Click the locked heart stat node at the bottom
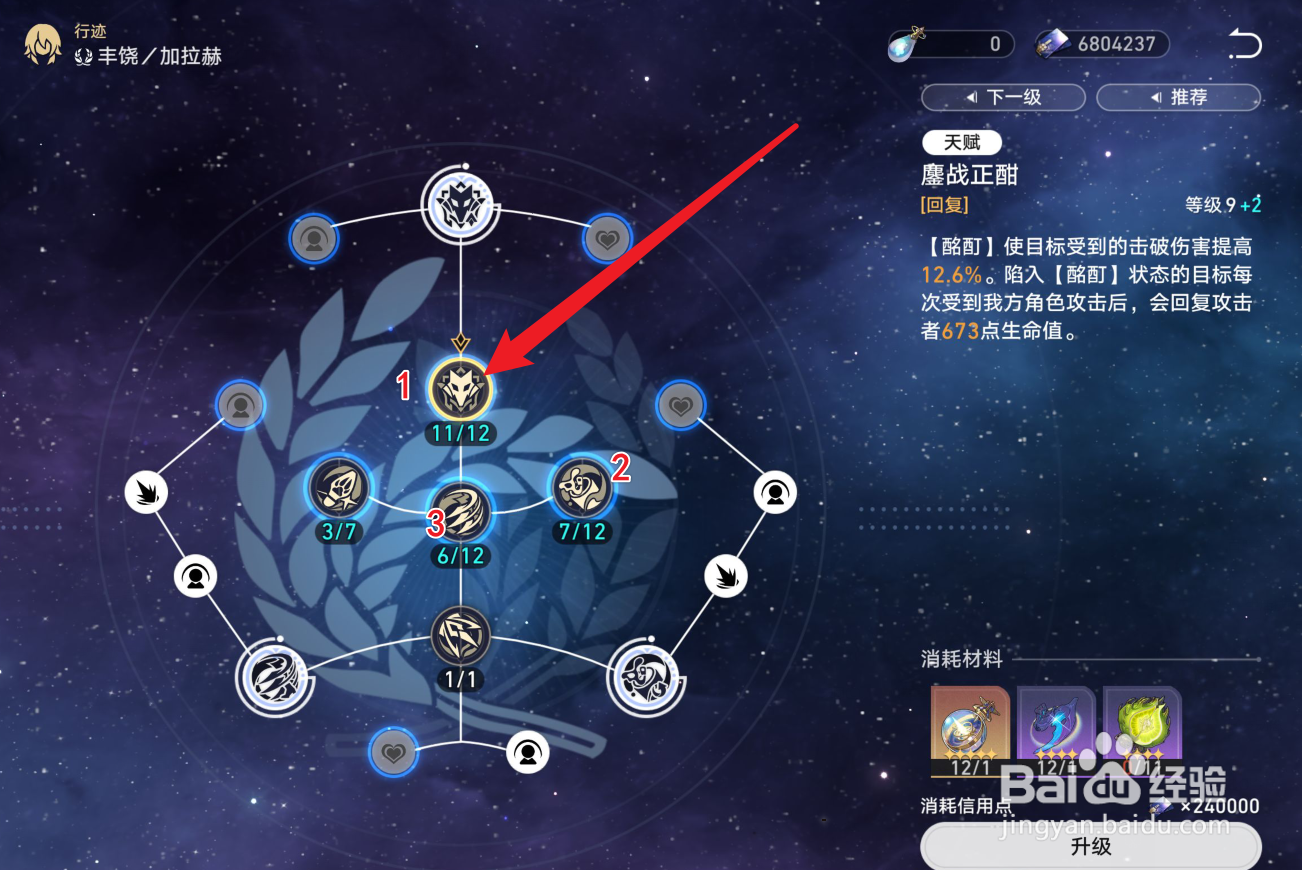This screenshot has width=1302, height=870. pyautogui.click(x=392, y=752)
